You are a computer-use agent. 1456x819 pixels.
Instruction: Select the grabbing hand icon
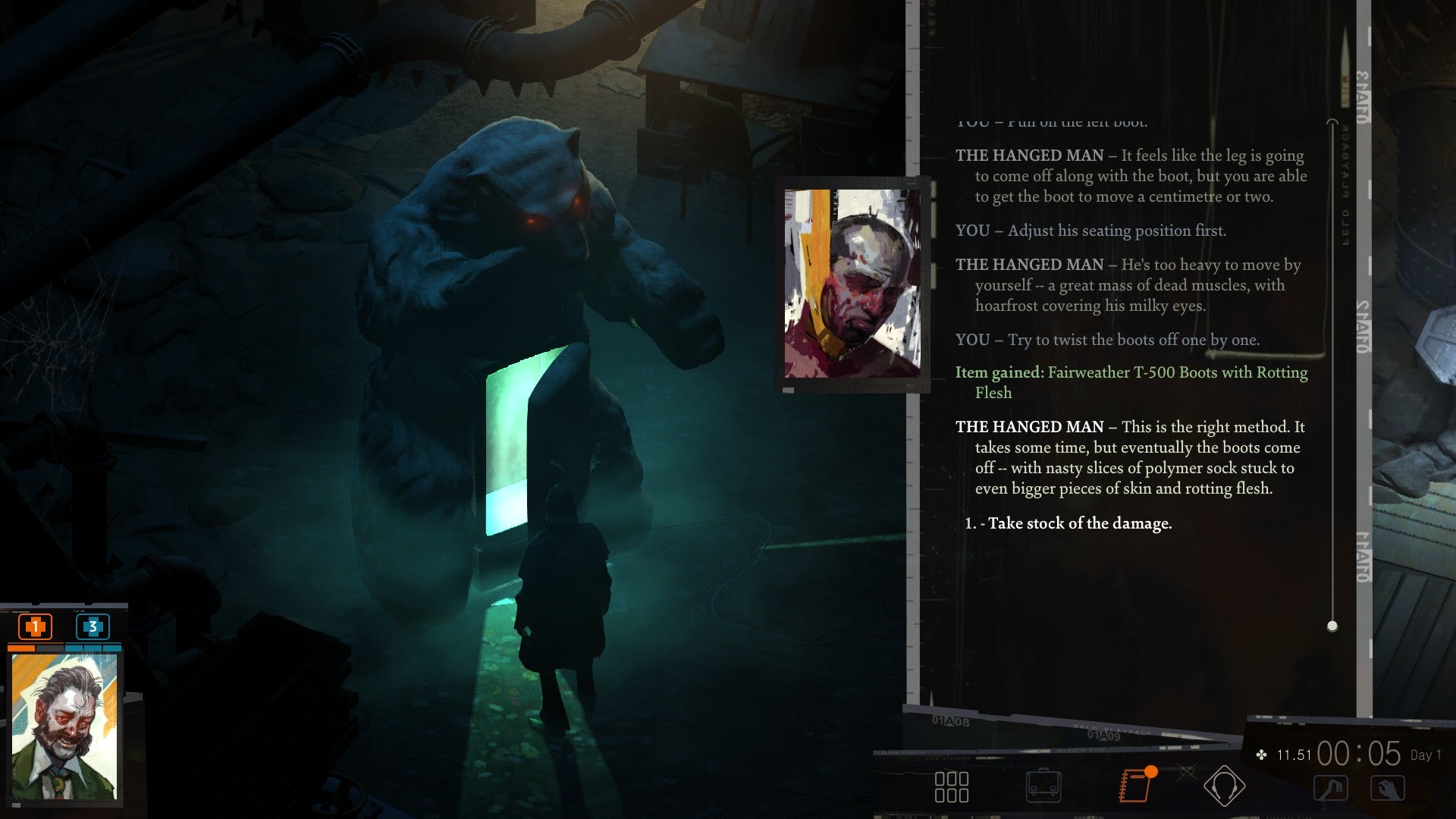click(x=1388, y=789)
